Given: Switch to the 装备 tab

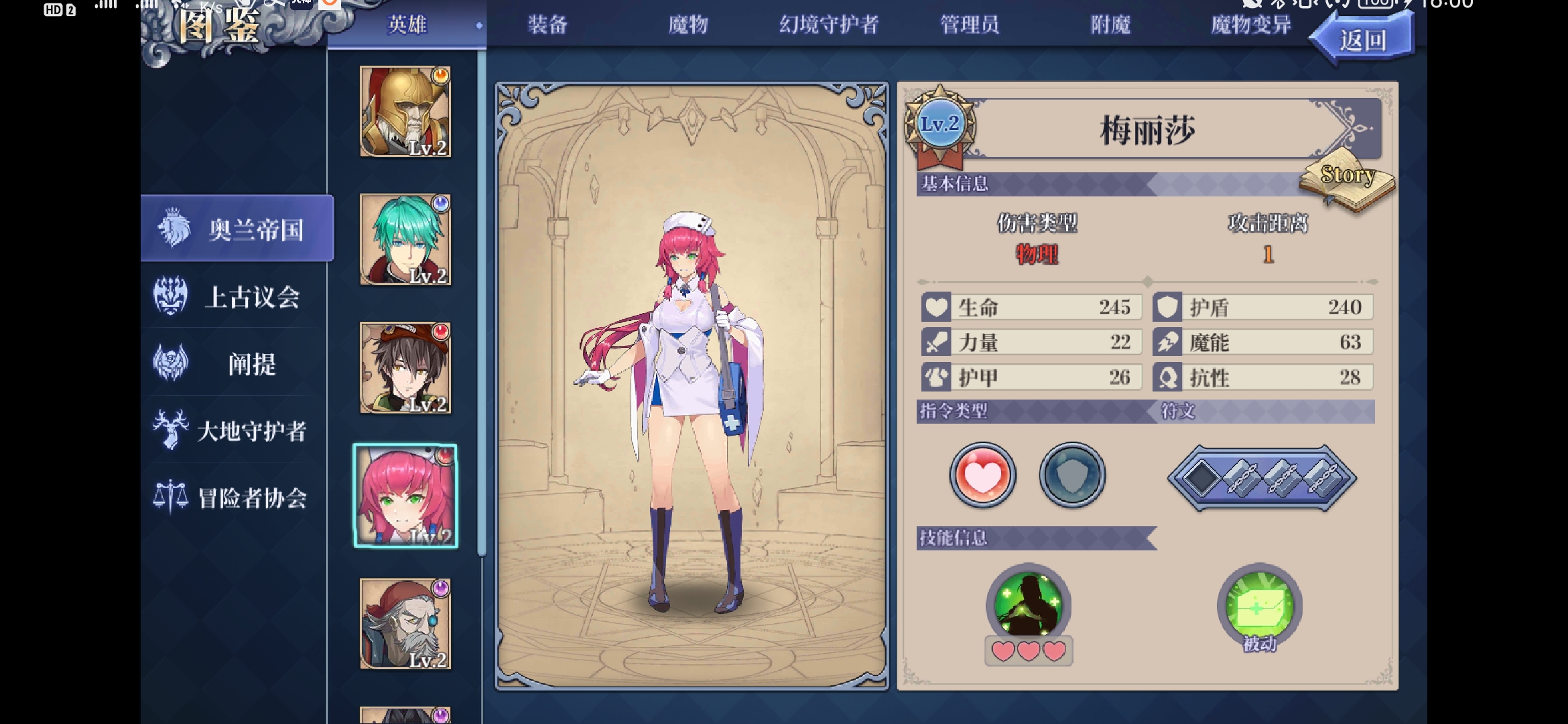Looking at the screenshot, I should point(547,25).
